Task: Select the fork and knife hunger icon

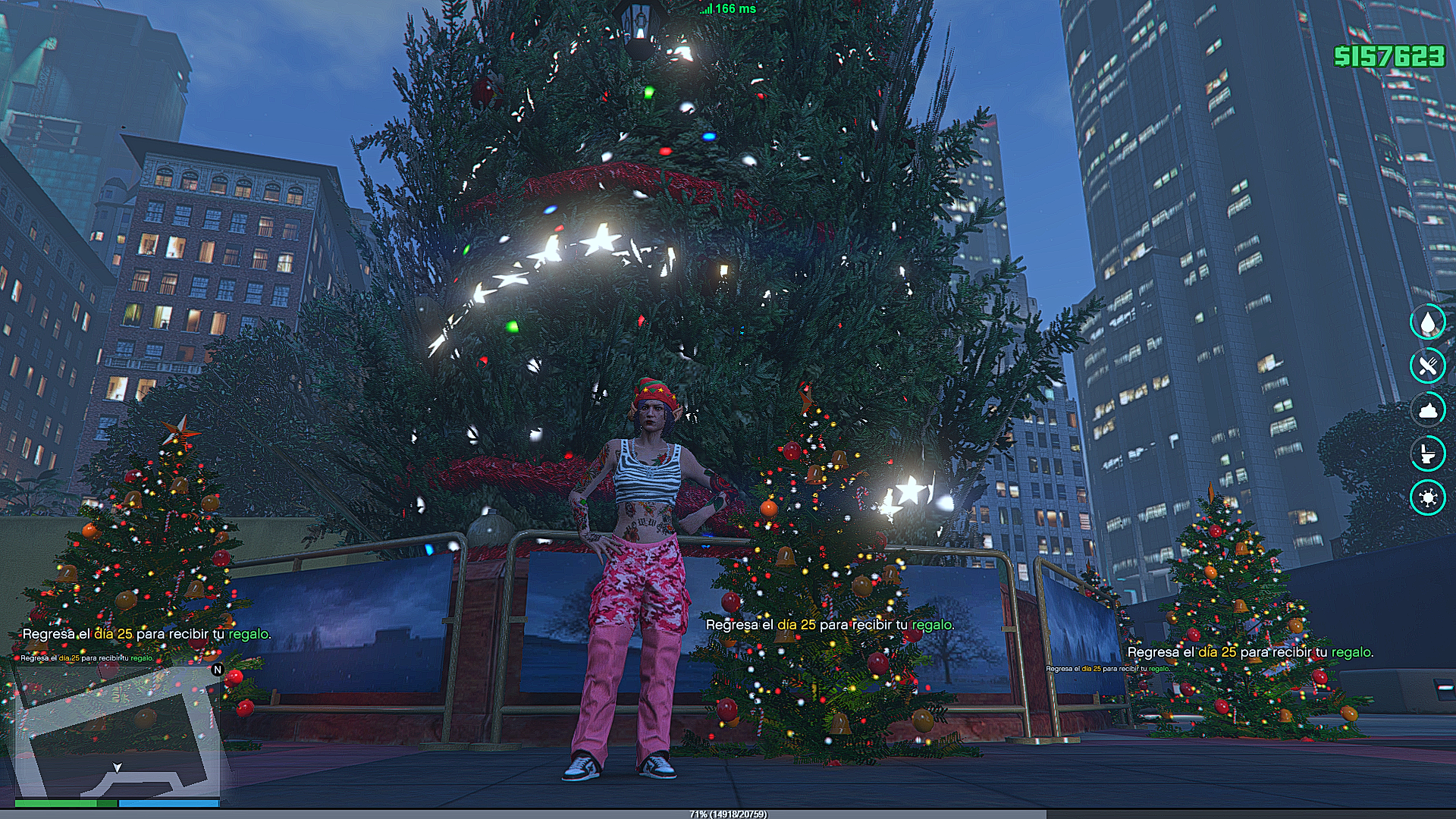Action: pyautogui.click(x=1428, y=366)
